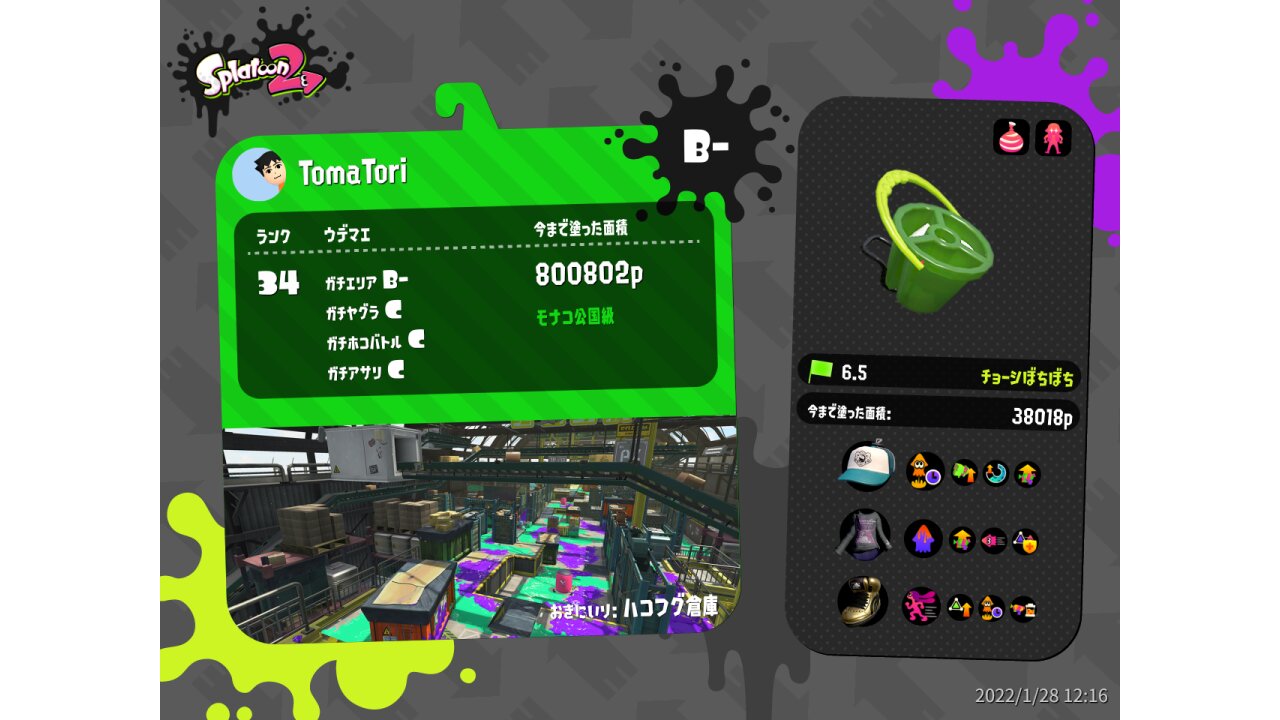Select the pink sub weapon icon
Image resolution: width=1280 pixels, height=720 pixels.
pos(1011,137)
